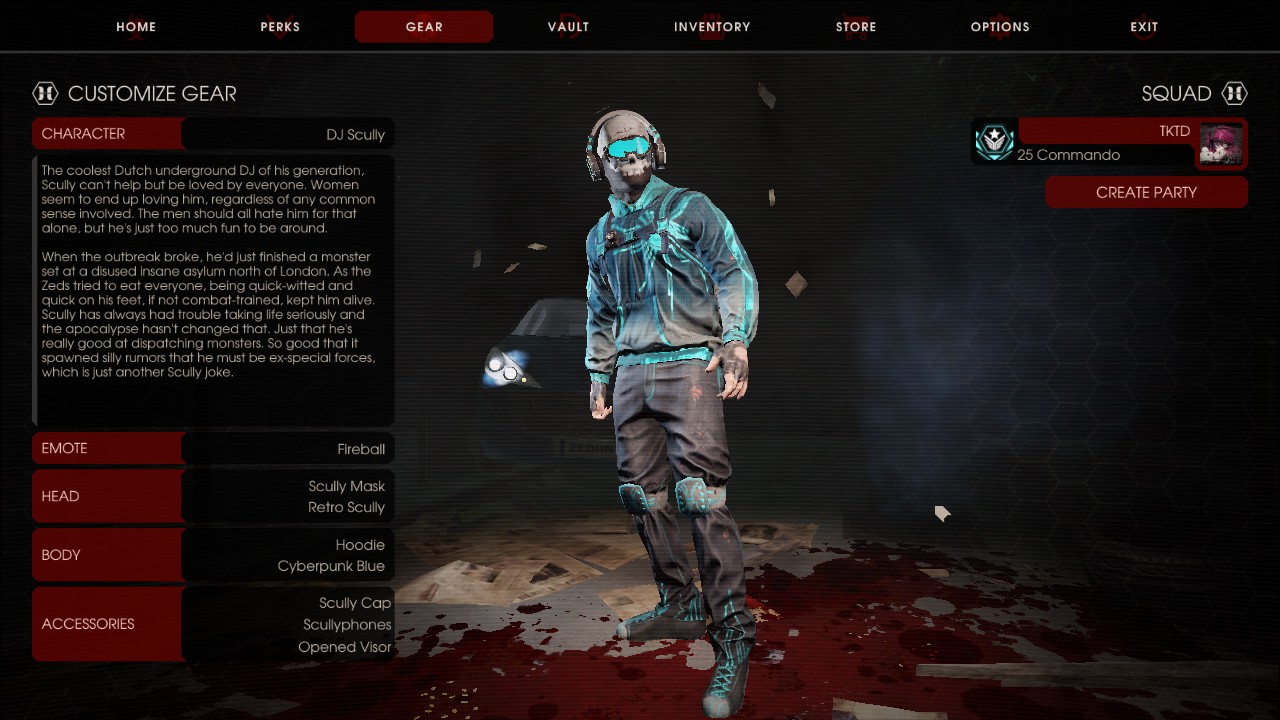Choose Exit from the top bar

pos(1144,27)
